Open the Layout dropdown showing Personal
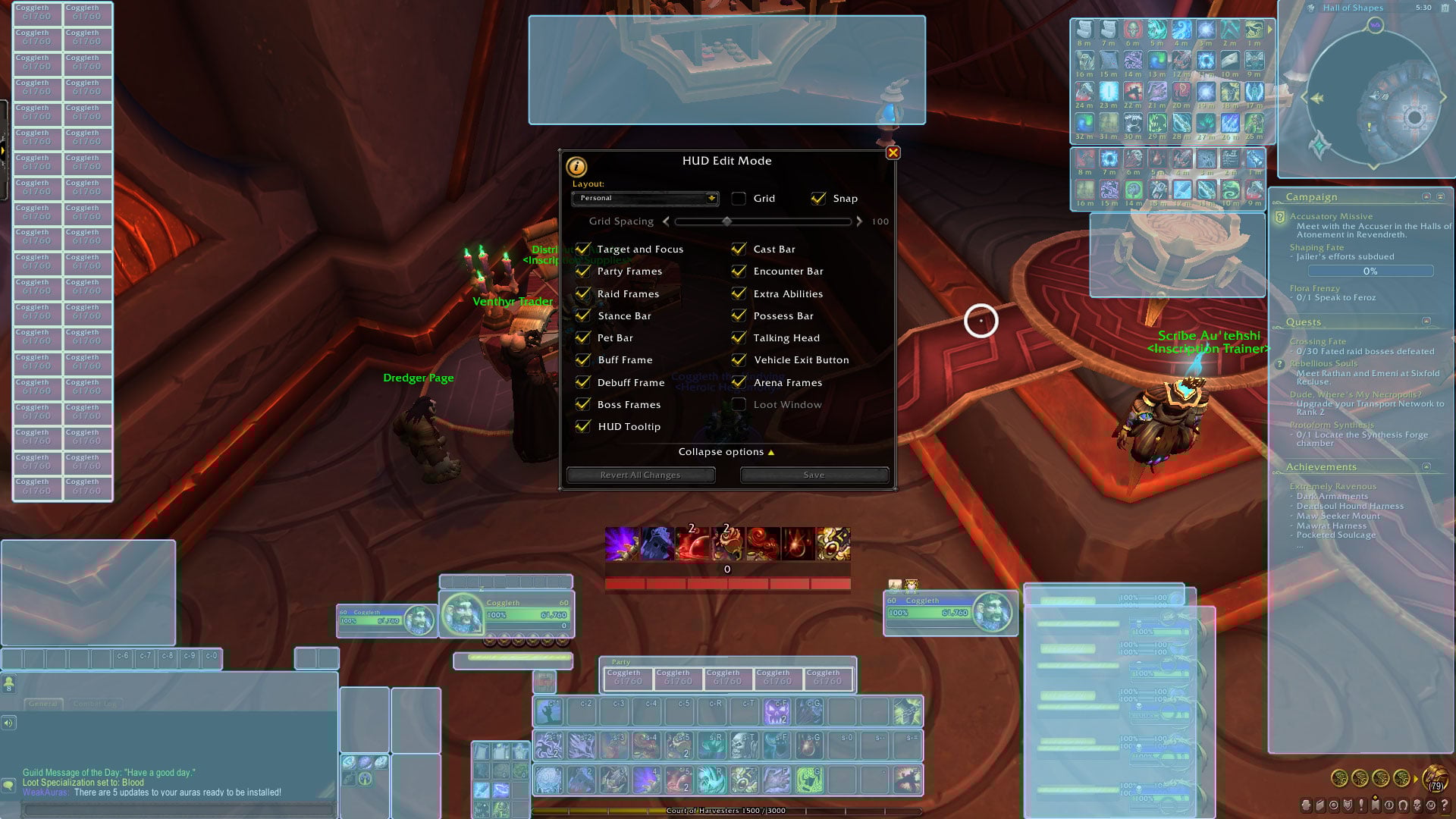This screenshot has height=819, width=1456. point(645,199)
